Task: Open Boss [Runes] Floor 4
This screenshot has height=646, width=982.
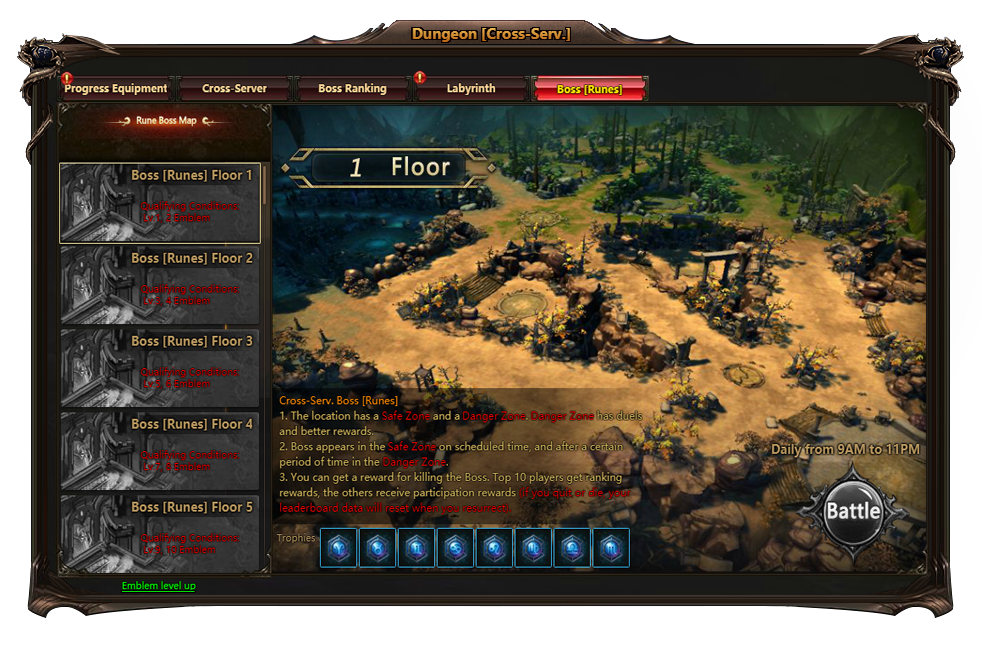Action: (160, 452)
